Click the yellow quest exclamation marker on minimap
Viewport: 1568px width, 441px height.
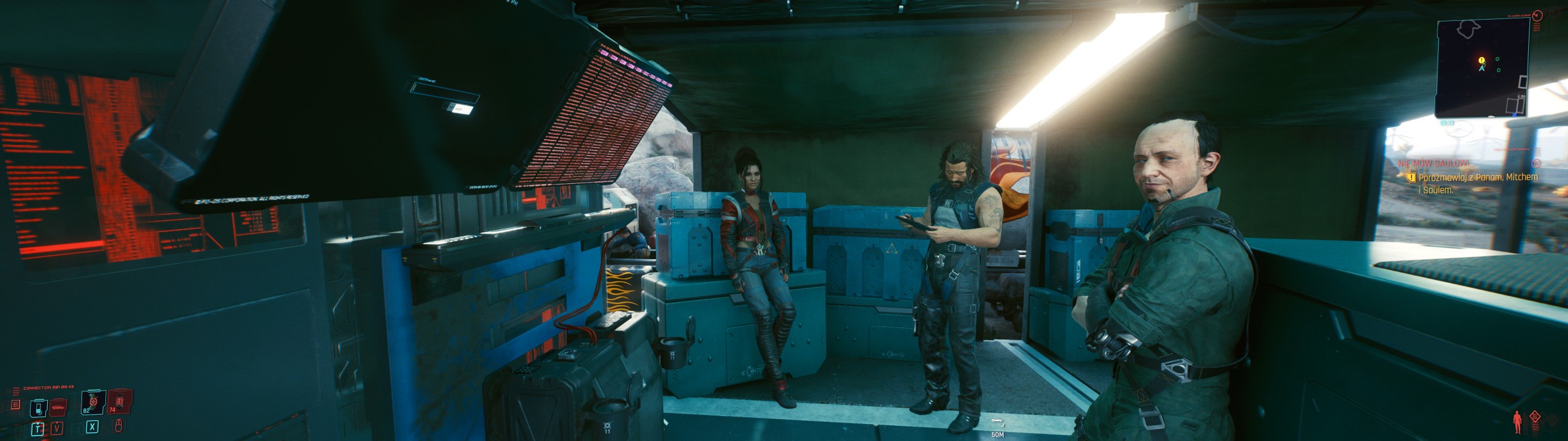point(1481,59)
